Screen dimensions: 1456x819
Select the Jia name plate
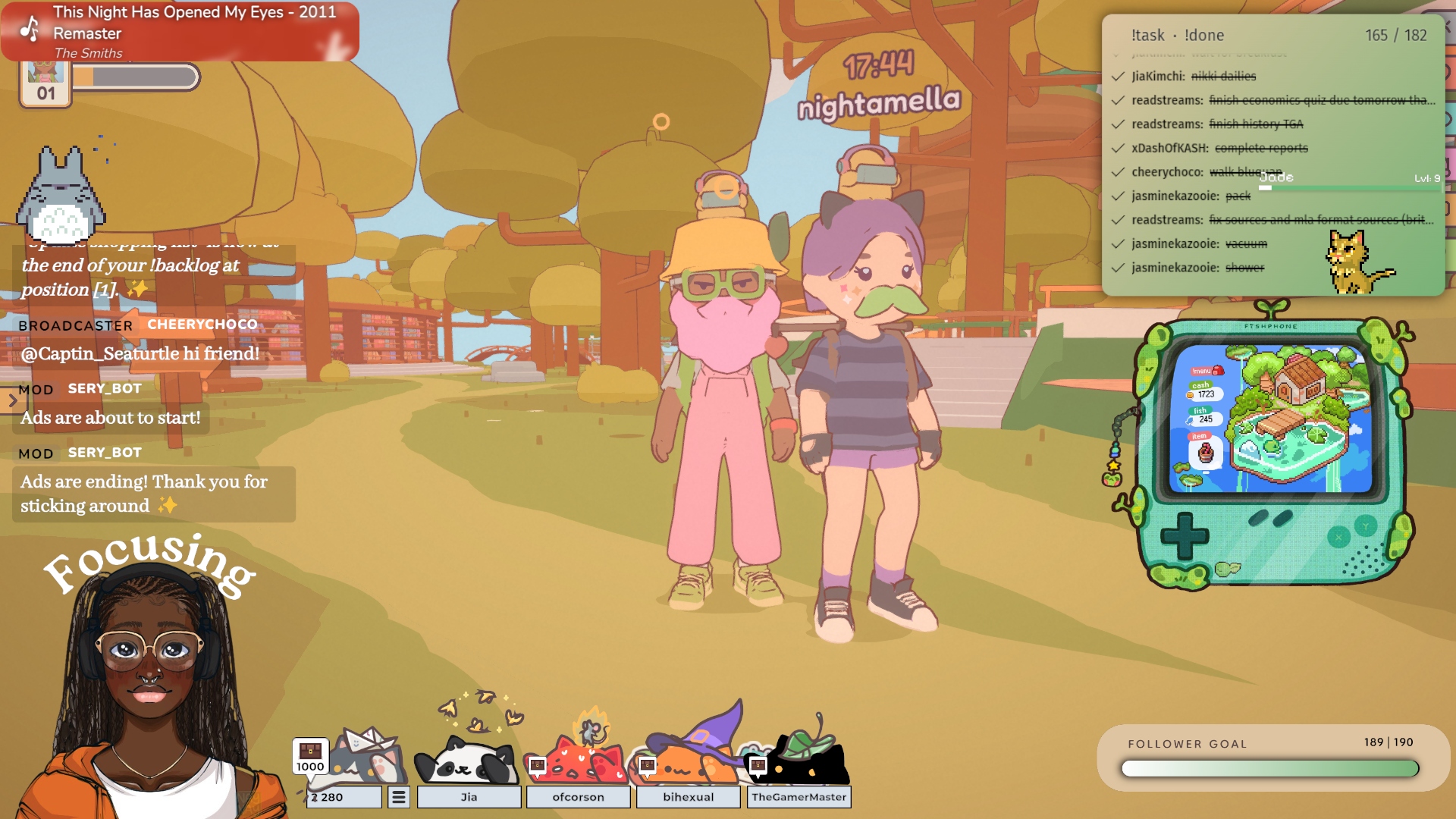(469, 797)
